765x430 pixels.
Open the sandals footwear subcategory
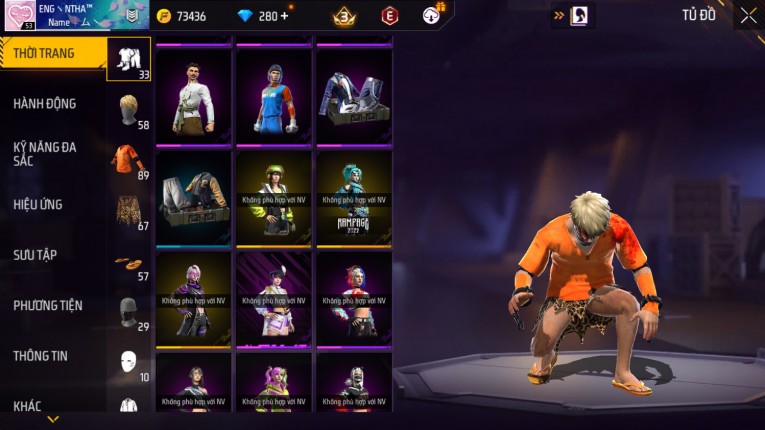[x=129, y=263]
